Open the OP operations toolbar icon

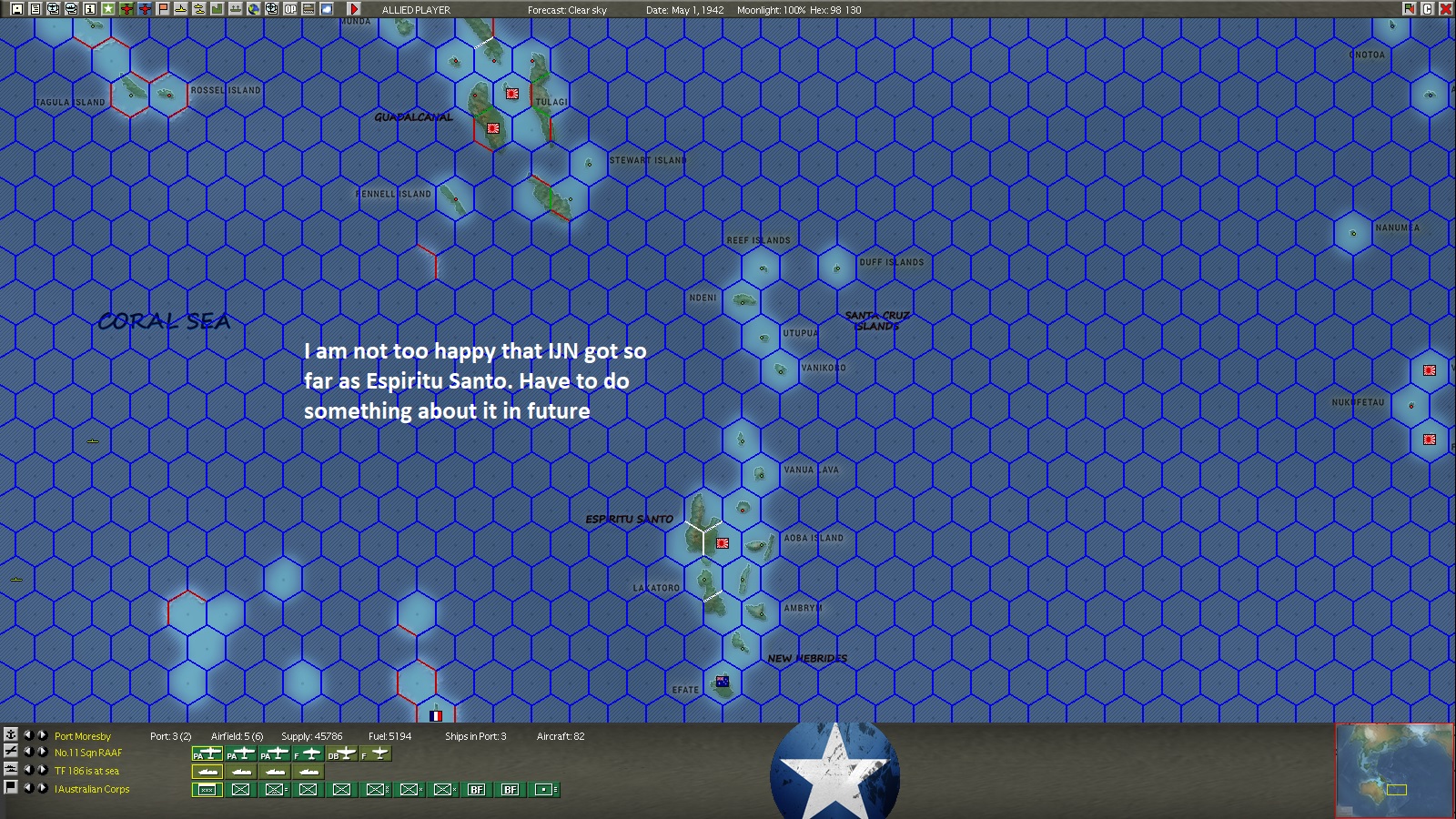[x=291, y=9]
